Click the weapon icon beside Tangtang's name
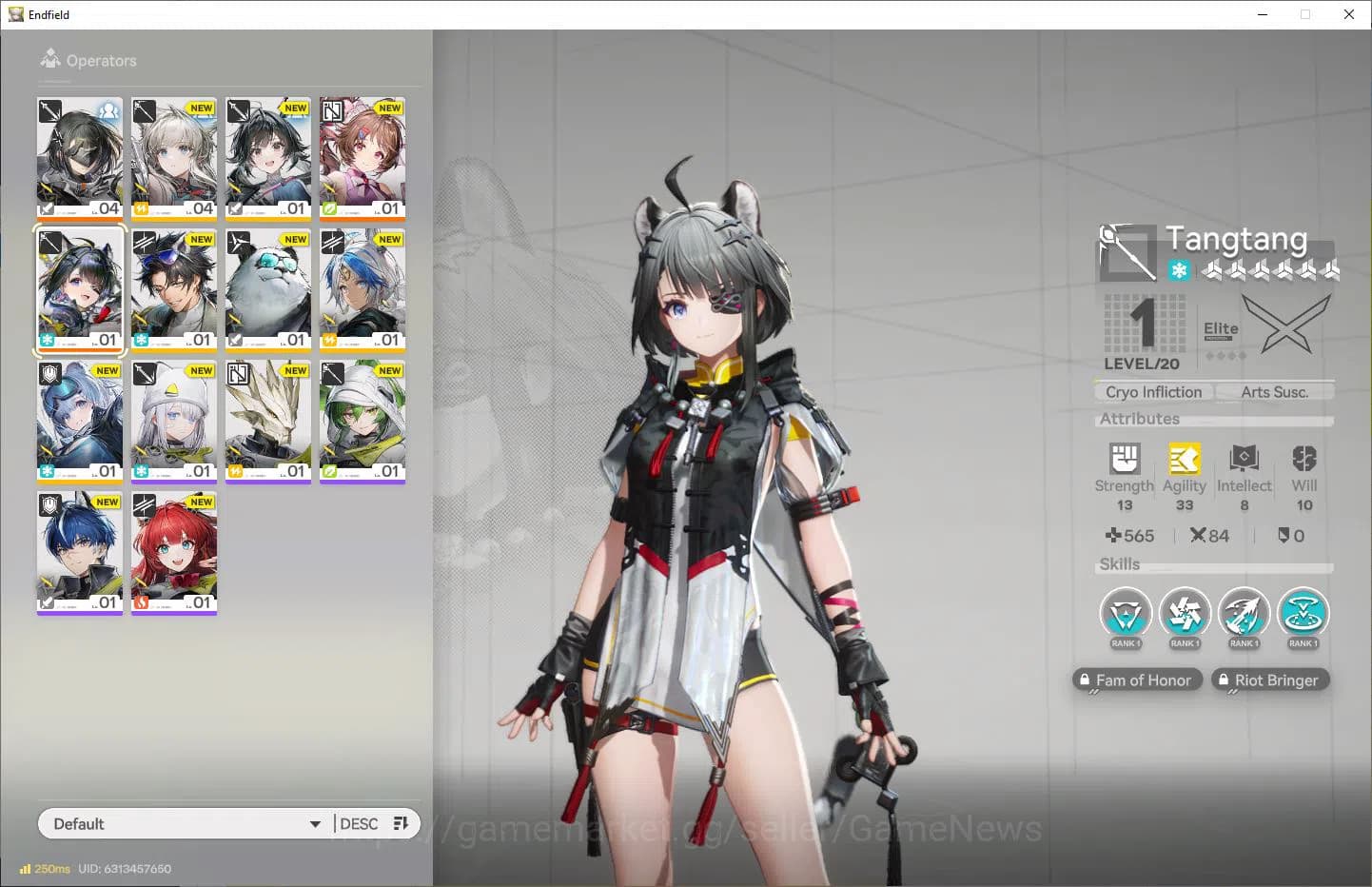This screenshot has width=1372, height=887. (1127, 251)
